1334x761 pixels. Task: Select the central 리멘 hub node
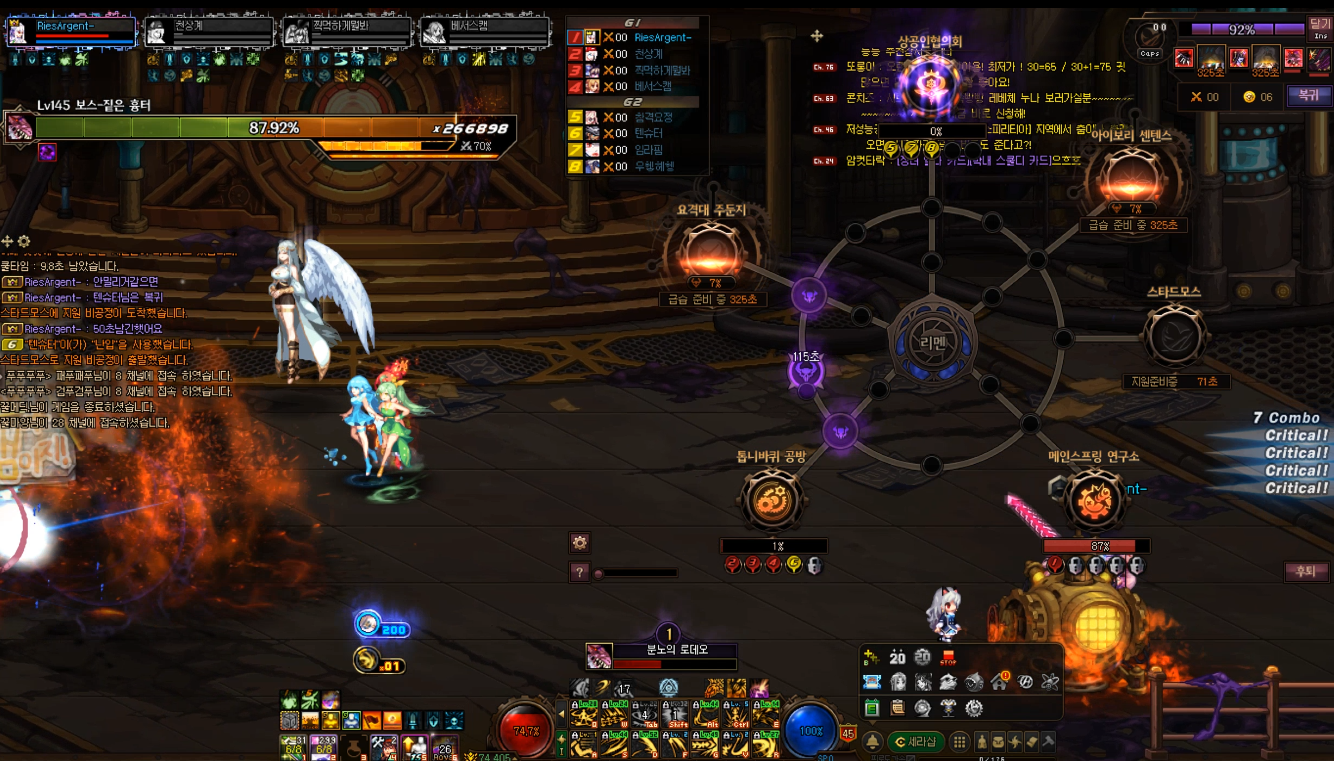[931, 339]
